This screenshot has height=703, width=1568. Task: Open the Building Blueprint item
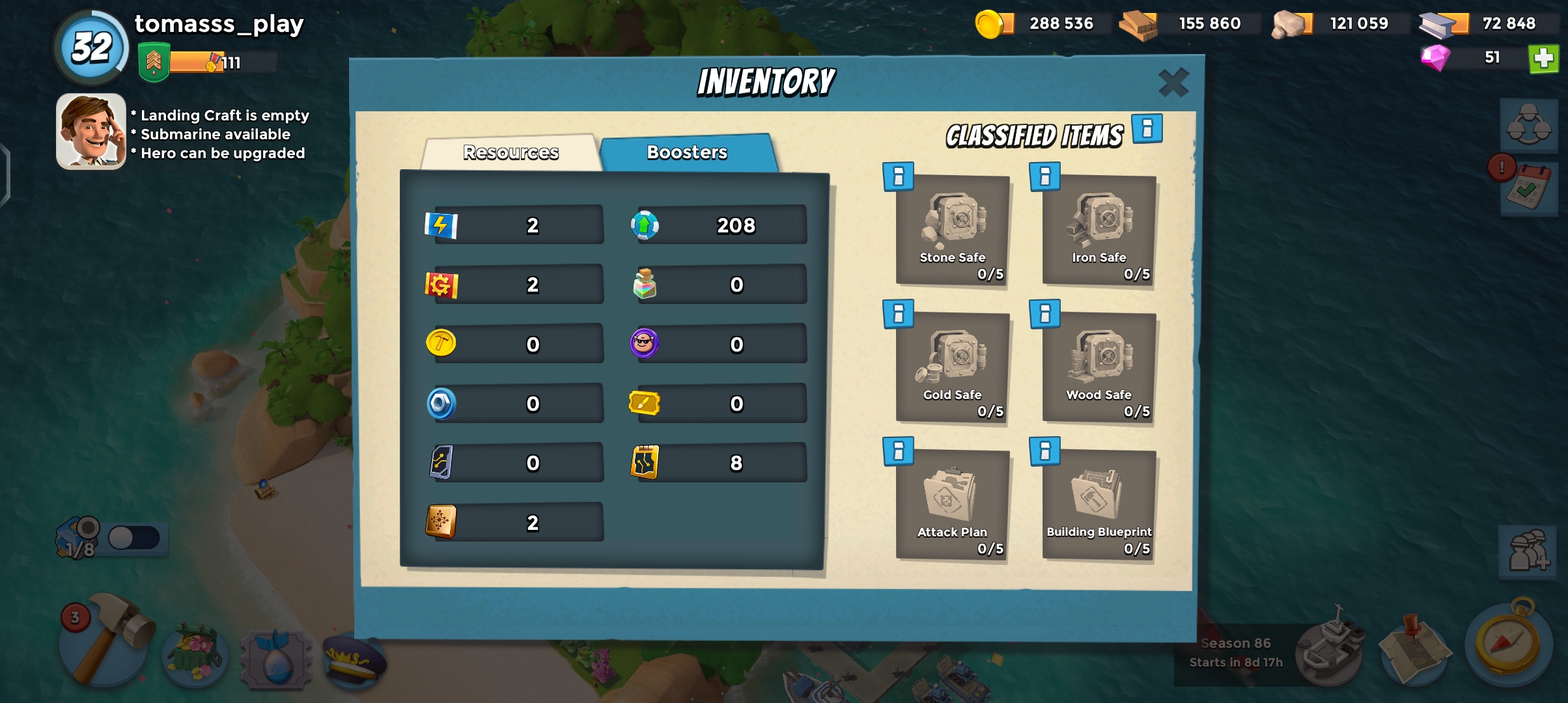(1099, 505)
